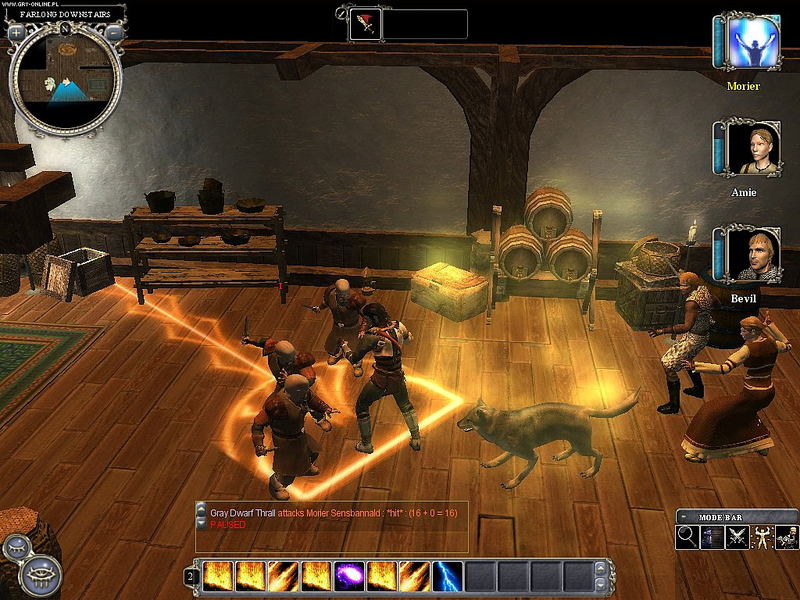The height and width of the screenshot is (600, 800).
Task: Toggle the crossed swords combat mode
Action: point(738,536)
